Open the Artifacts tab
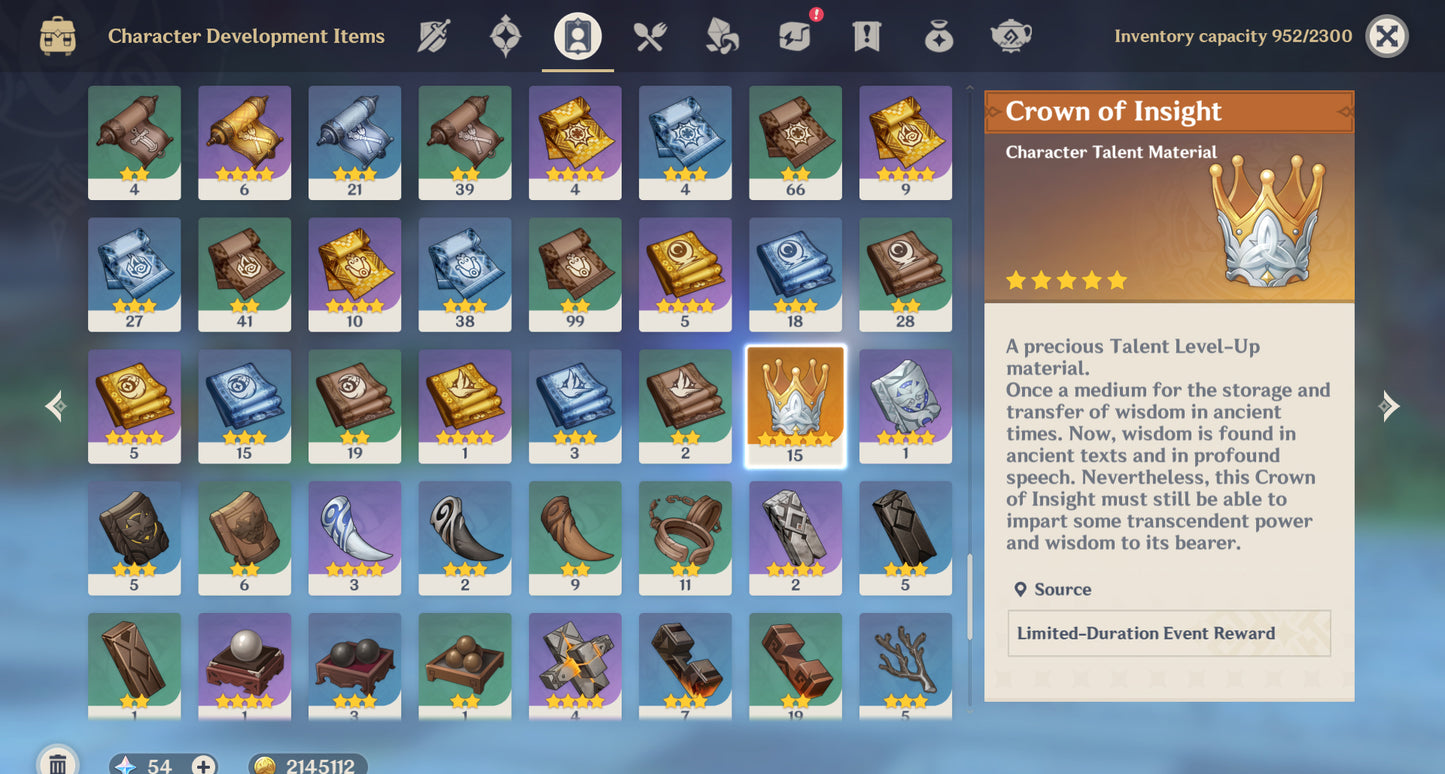 pos(505,37)
